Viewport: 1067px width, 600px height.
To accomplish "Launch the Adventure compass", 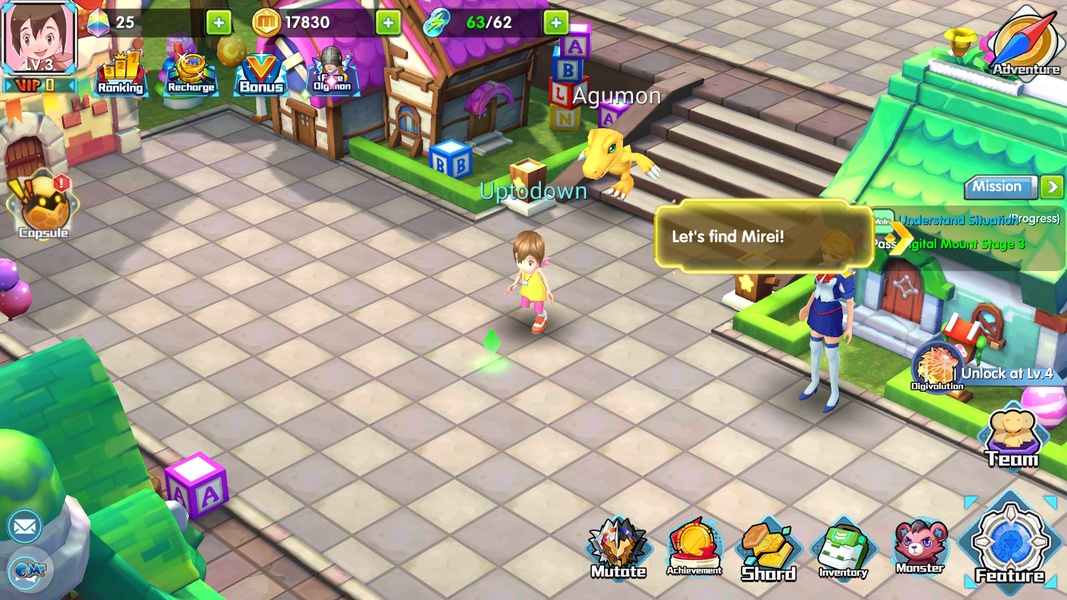I will (x=1025, y=42).
